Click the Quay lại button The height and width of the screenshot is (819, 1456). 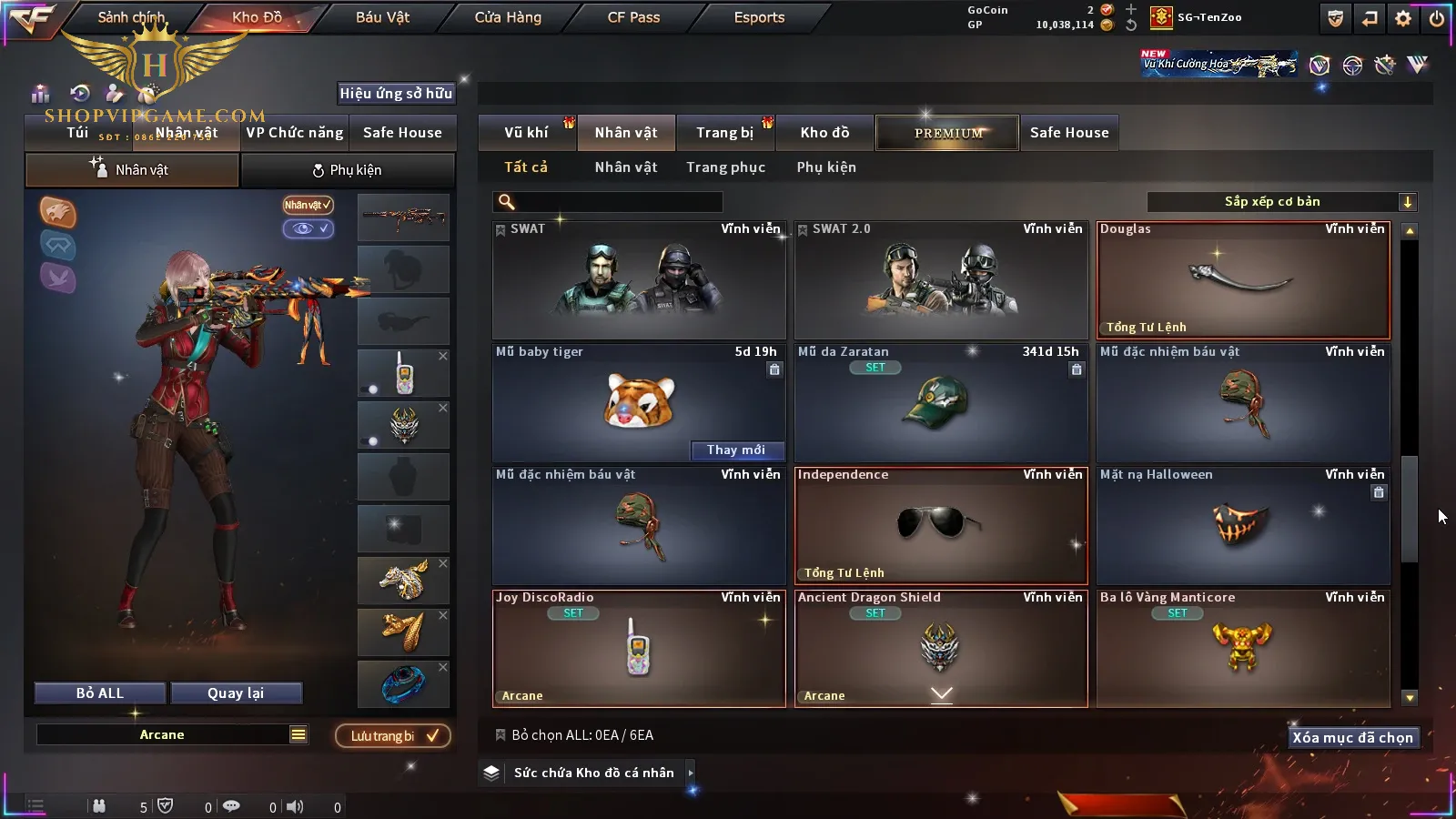[x=236, y=693]
